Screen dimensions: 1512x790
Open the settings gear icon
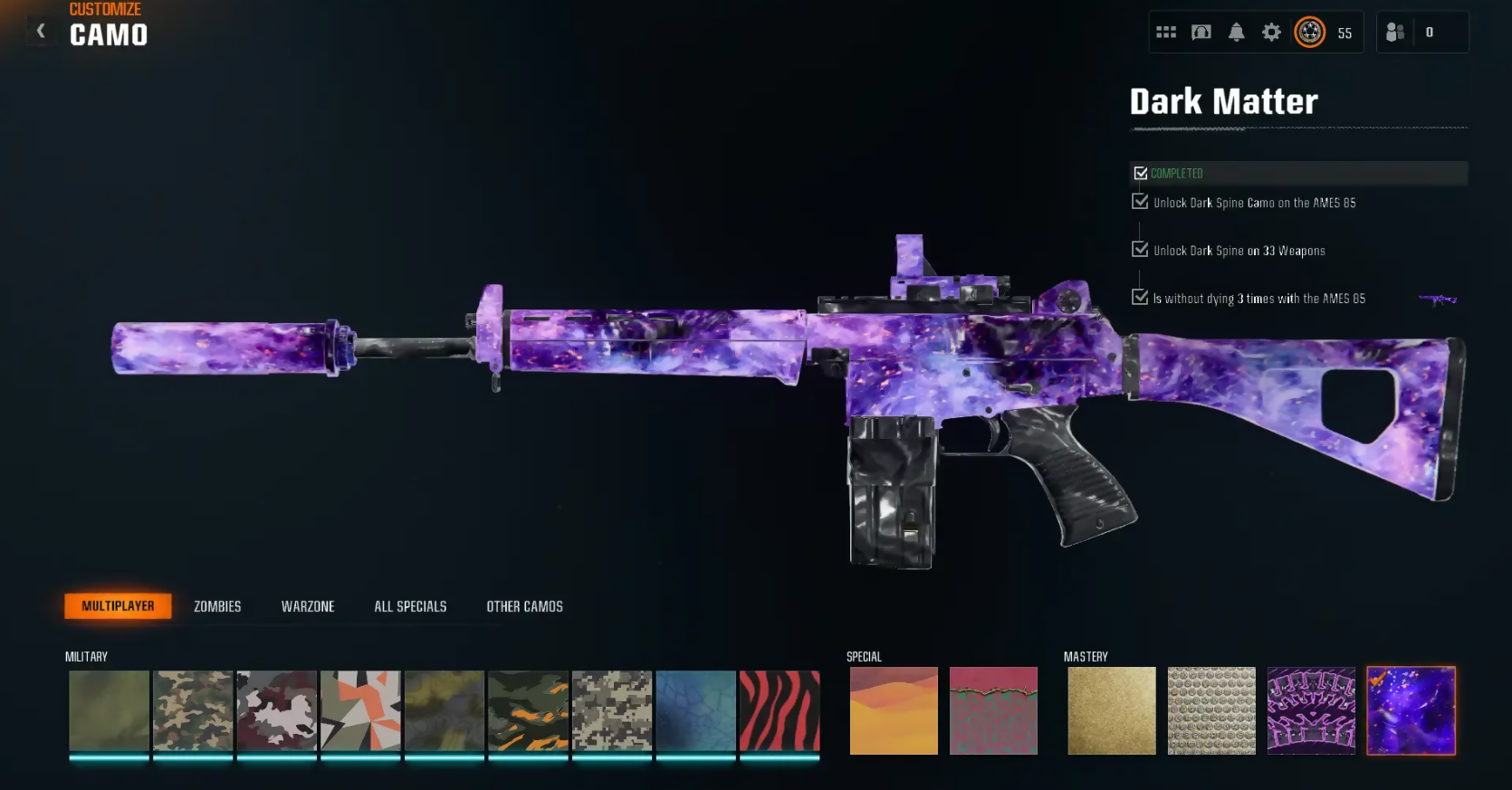(x=1271, y=33)
